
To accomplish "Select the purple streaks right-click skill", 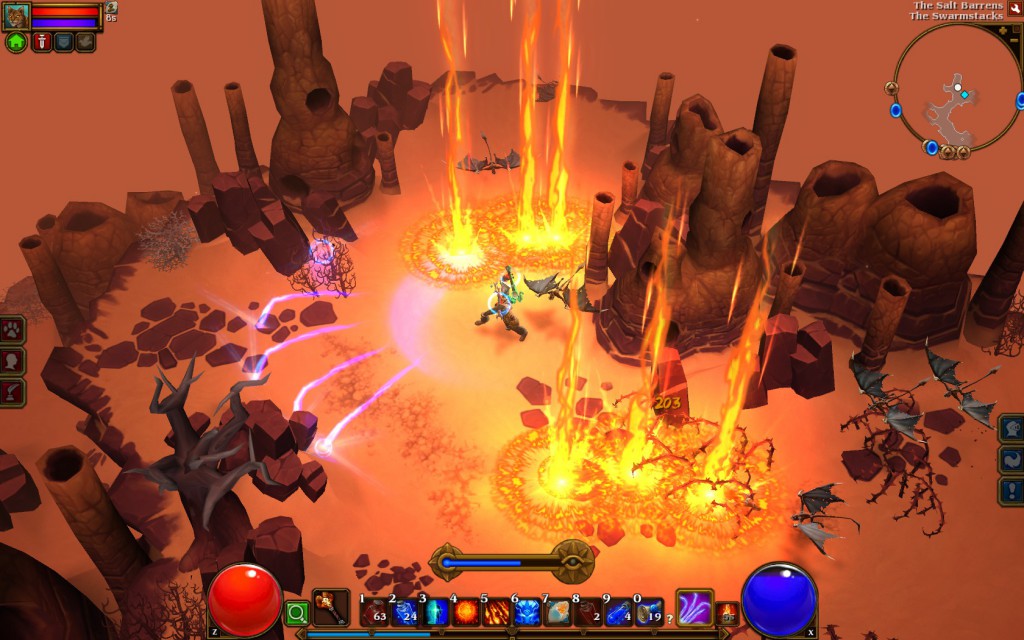I will click(x=695, y=607).
